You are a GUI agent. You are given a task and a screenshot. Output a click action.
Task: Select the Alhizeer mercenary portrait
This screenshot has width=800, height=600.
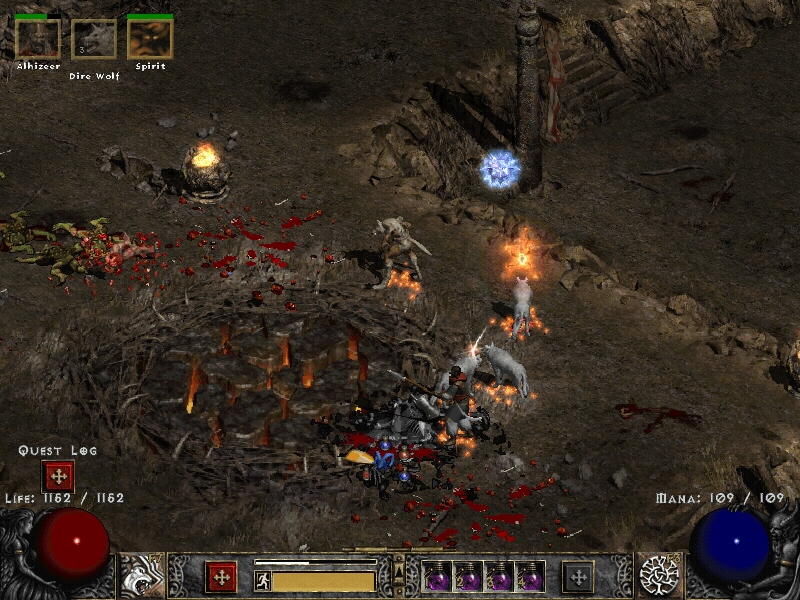point(38,39)
